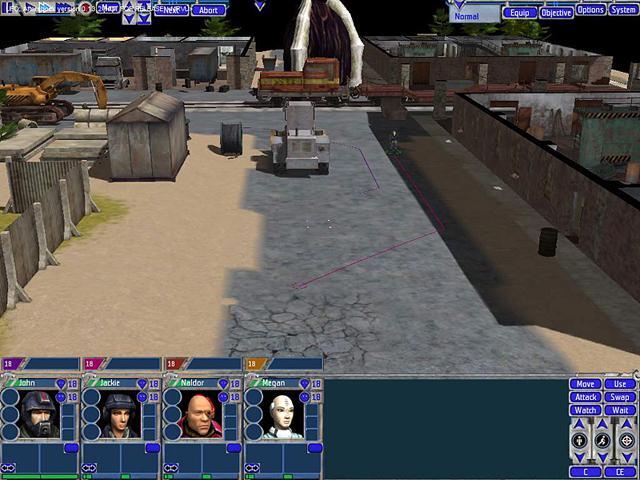The width and height of the screenshot is (640, 480).
Task: Open the Options menu
Action: (590, 10)
